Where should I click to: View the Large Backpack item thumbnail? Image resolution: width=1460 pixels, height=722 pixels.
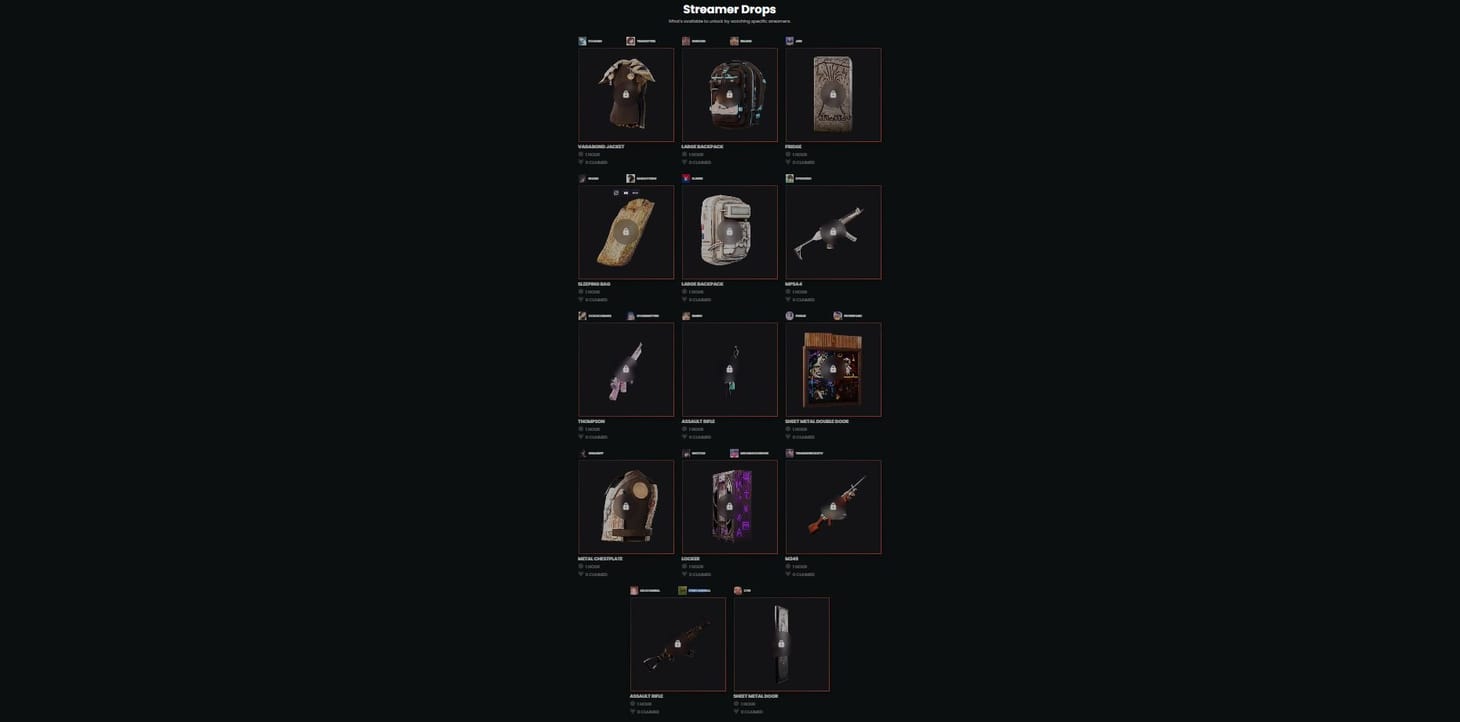[x=730, y=94]
